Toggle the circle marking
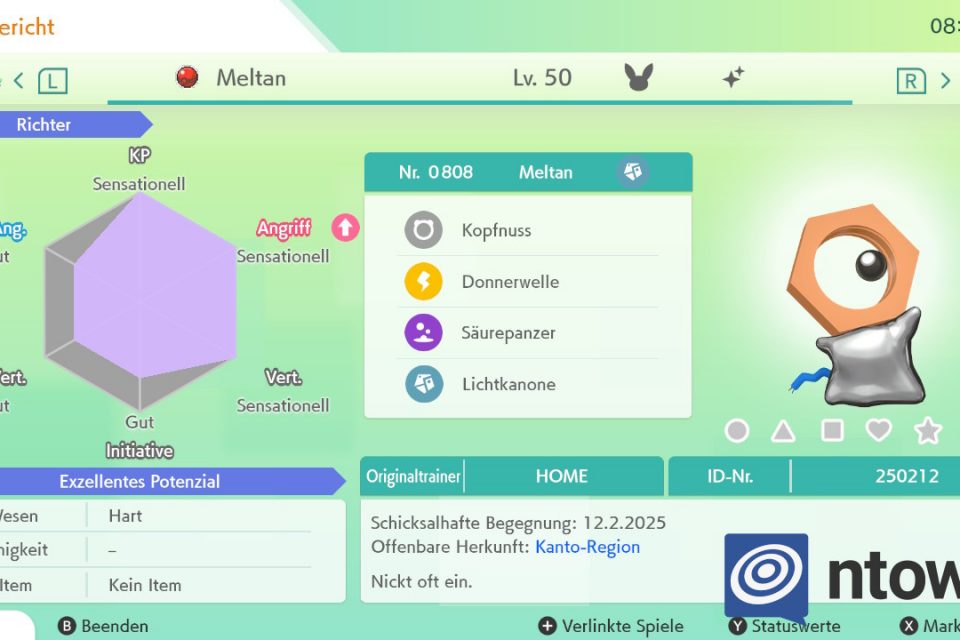Viewport: 960px width, 640px height. tap(737, 431)
